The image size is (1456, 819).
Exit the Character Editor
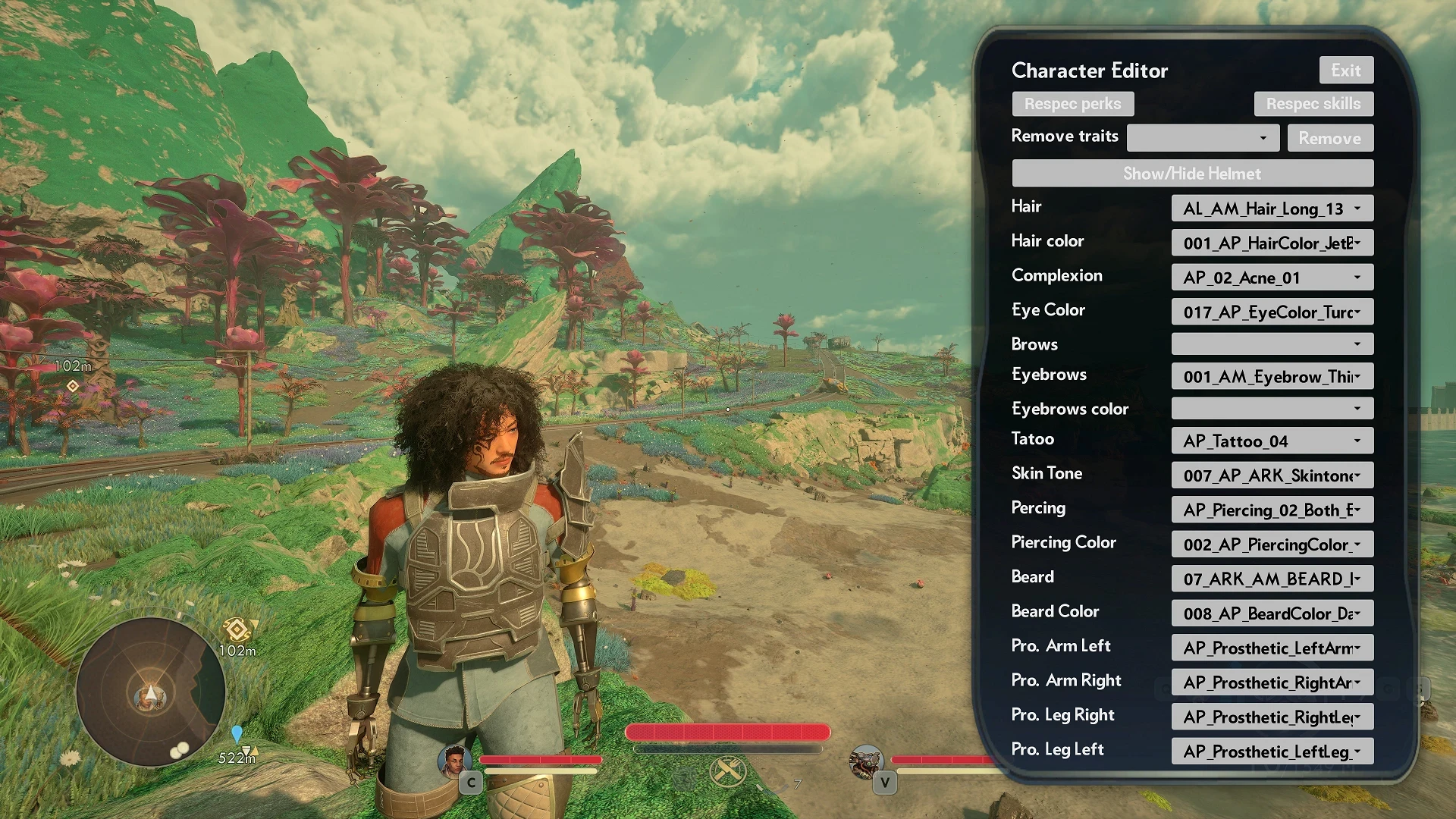coord(1346,71)
